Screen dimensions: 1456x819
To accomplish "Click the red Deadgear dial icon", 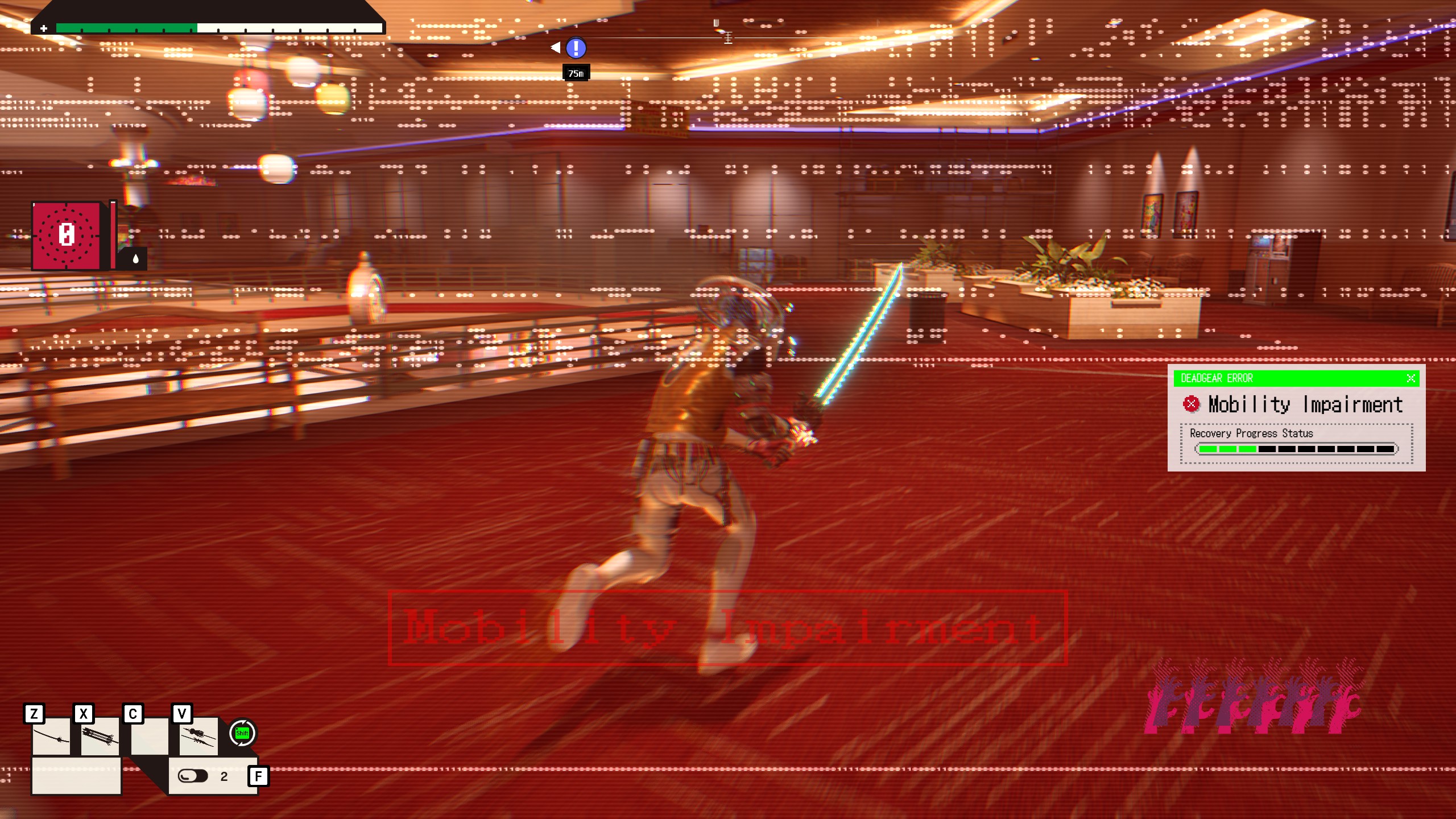I will pyautogui.click(x=67, y=235).
